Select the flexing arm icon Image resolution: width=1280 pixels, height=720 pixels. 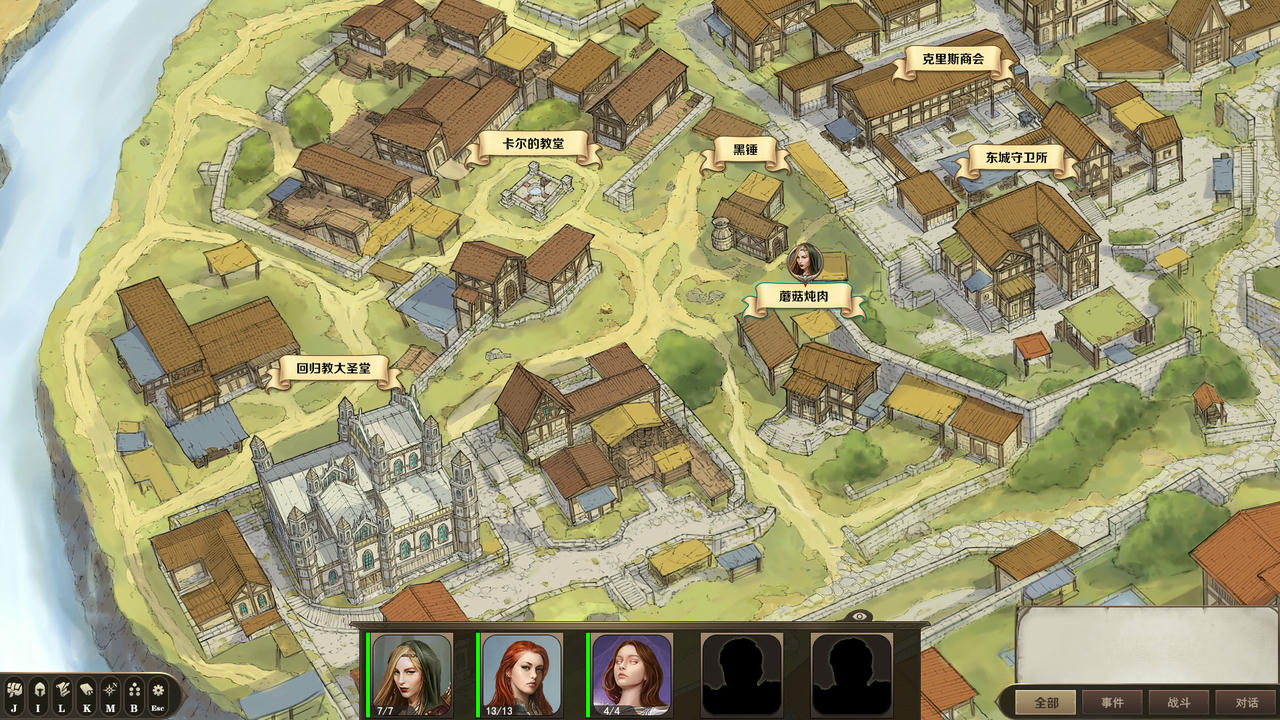(14, 689)
